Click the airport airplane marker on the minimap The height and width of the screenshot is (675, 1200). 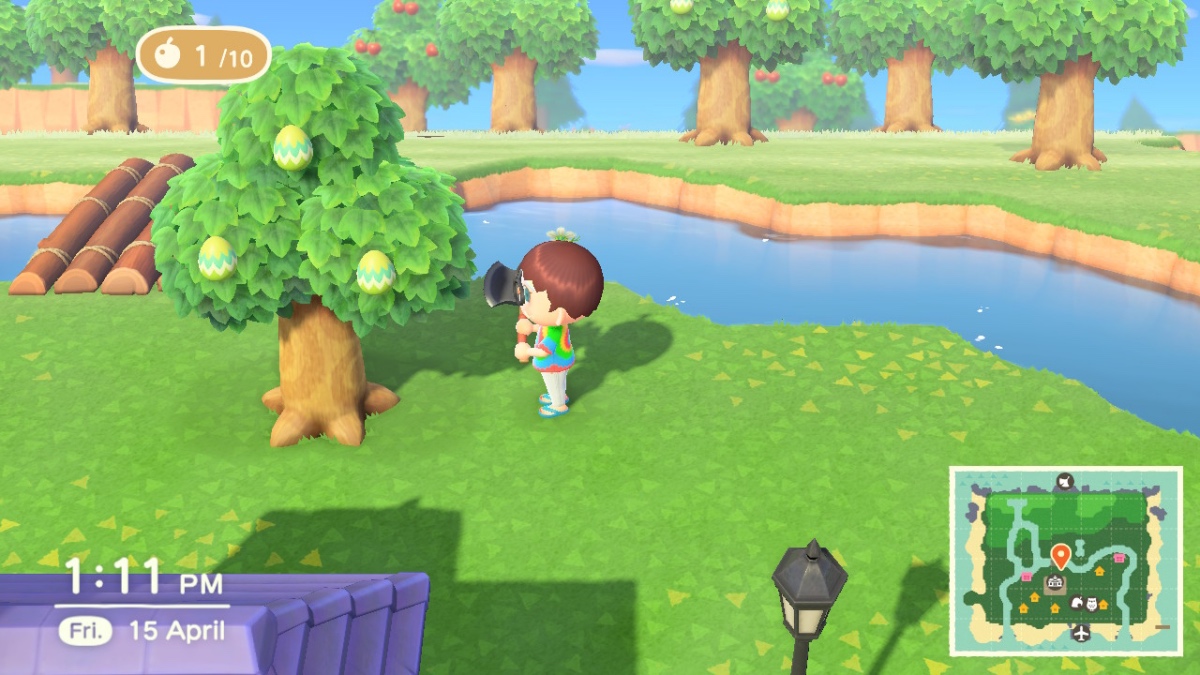[x=1081, y=633]
